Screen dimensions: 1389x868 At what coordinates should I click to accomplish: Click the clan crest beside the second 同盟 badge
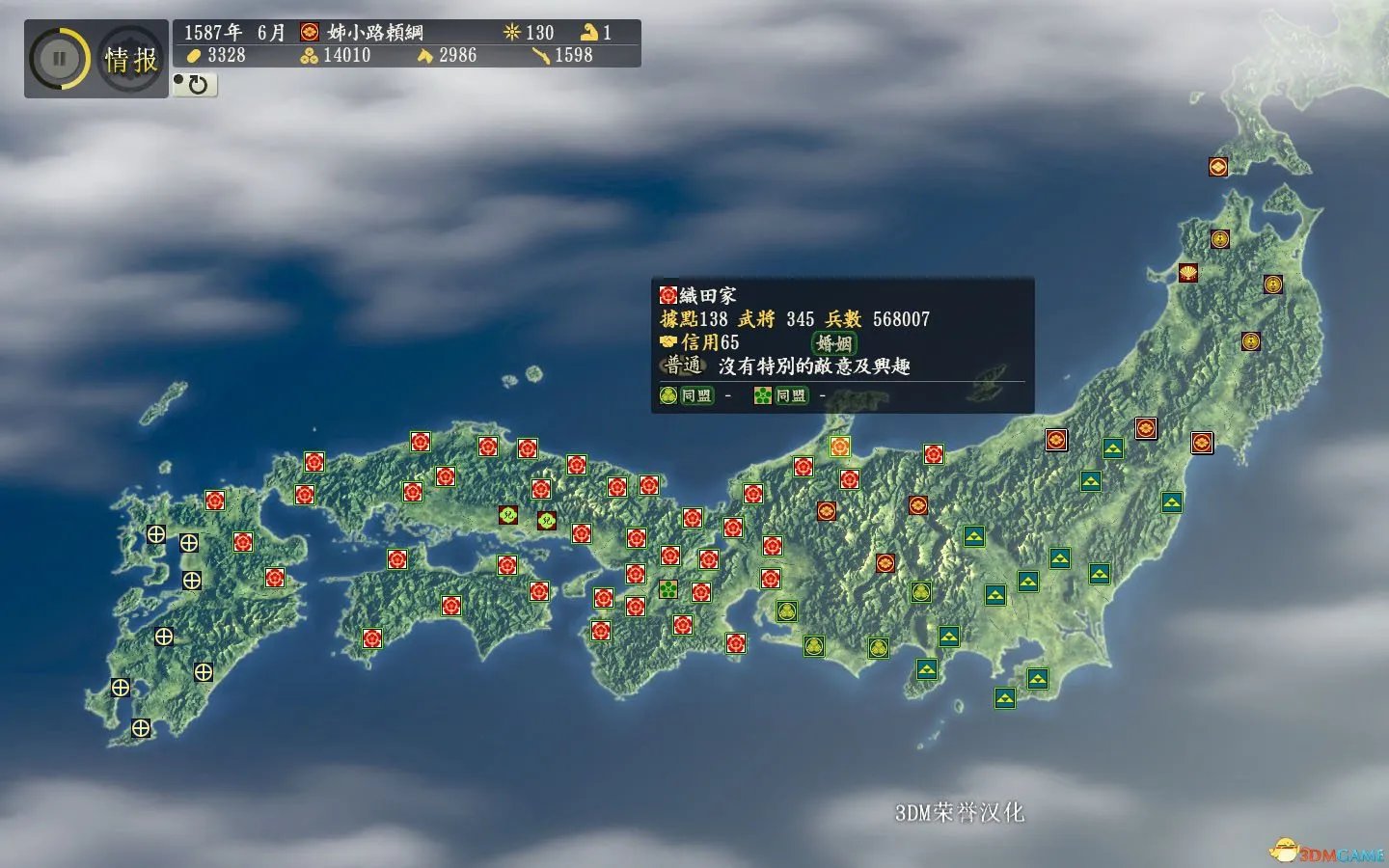(x=761, y=396)
